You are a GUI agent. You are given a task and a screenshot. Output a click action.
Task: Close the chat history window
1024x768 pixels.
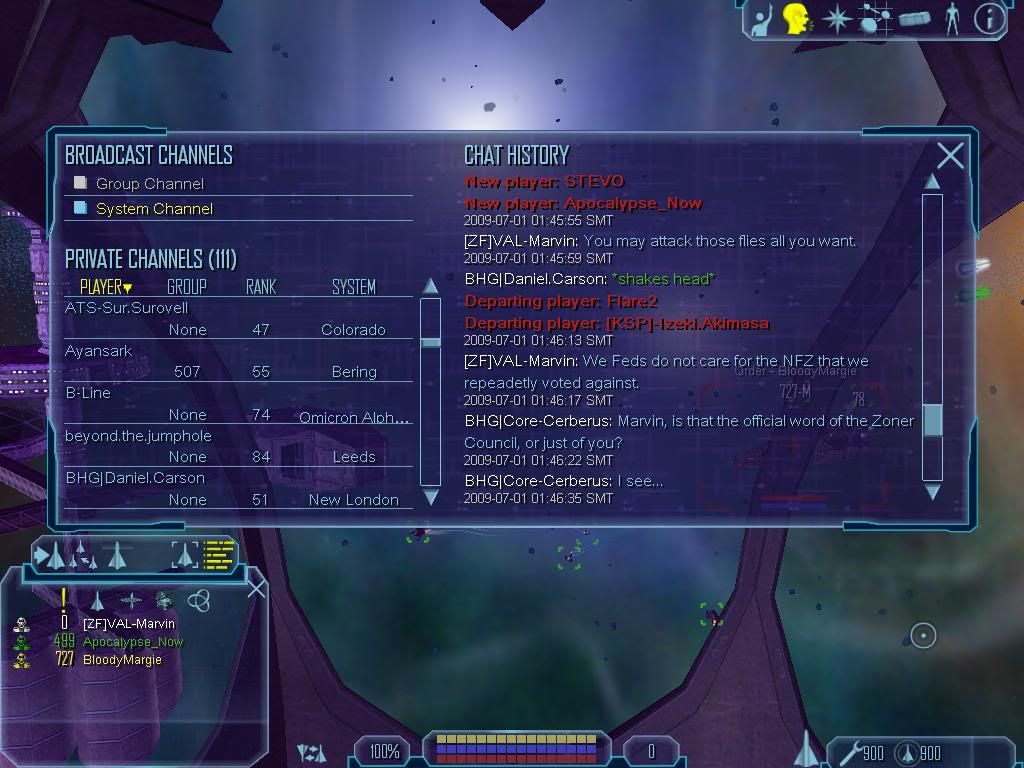[950, 155]
